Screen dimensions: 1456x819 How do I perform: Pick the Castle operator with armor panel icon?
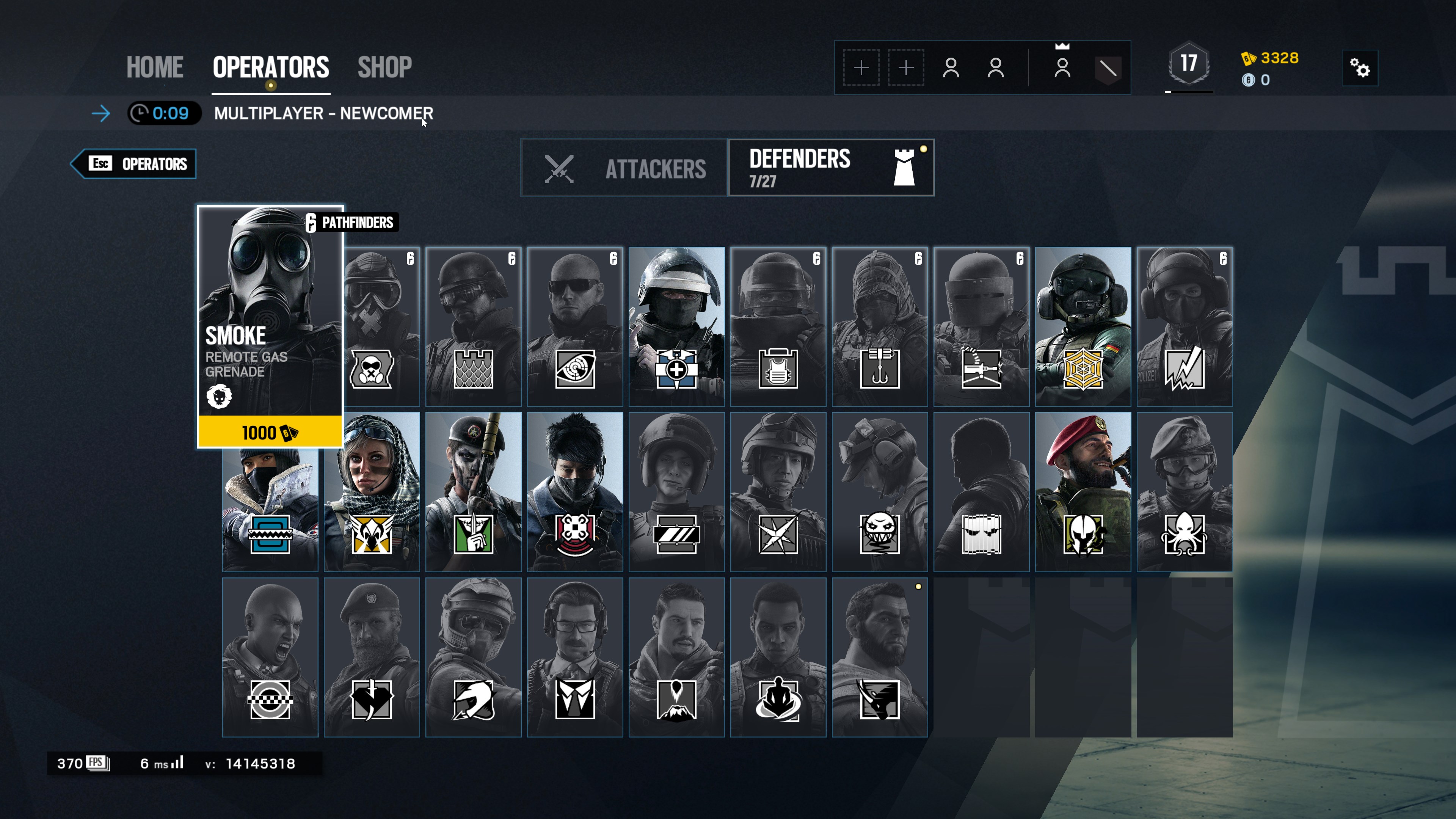(x=473, y=326)
